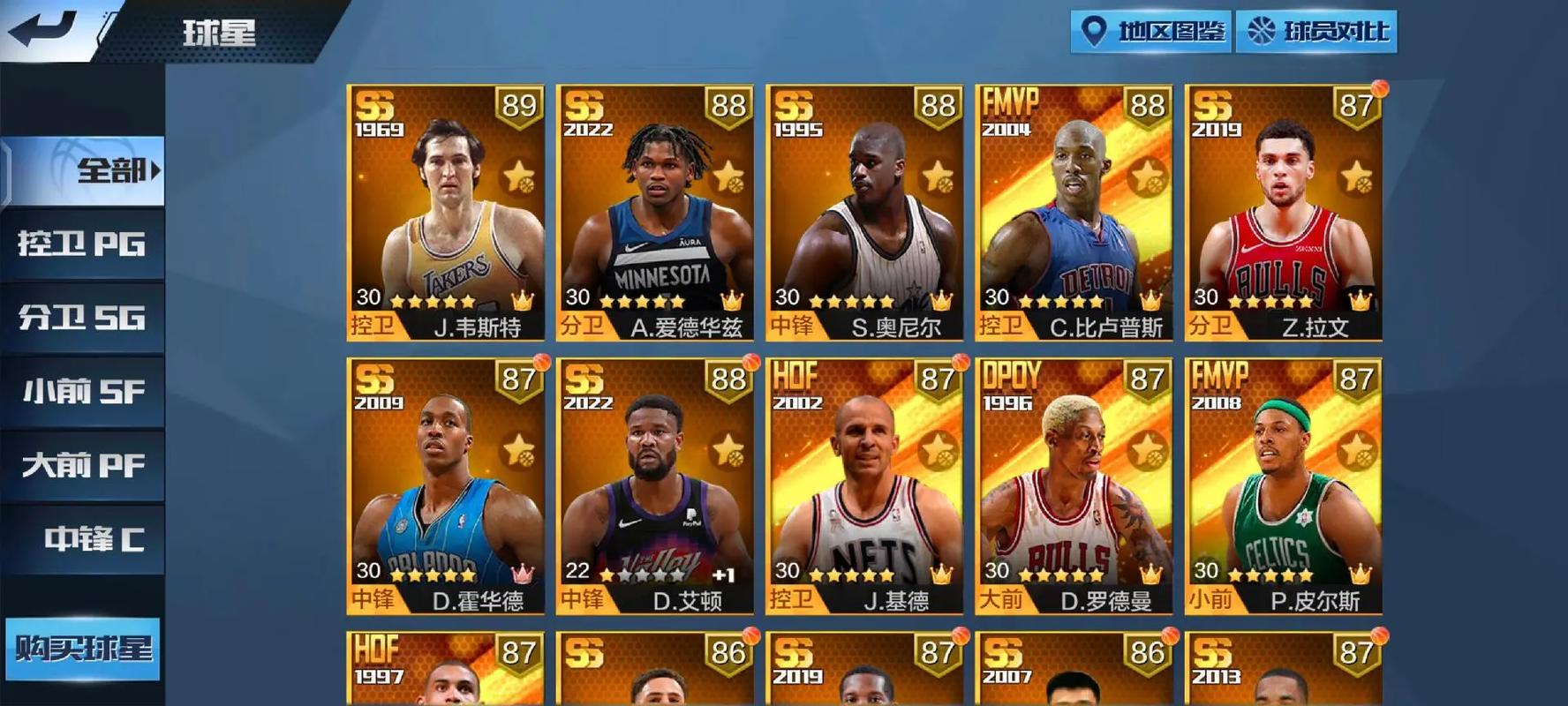This screenshot has height=706, width=1568.
Task: Switch to the 控卫 PG tab
Action: point(81,246)
